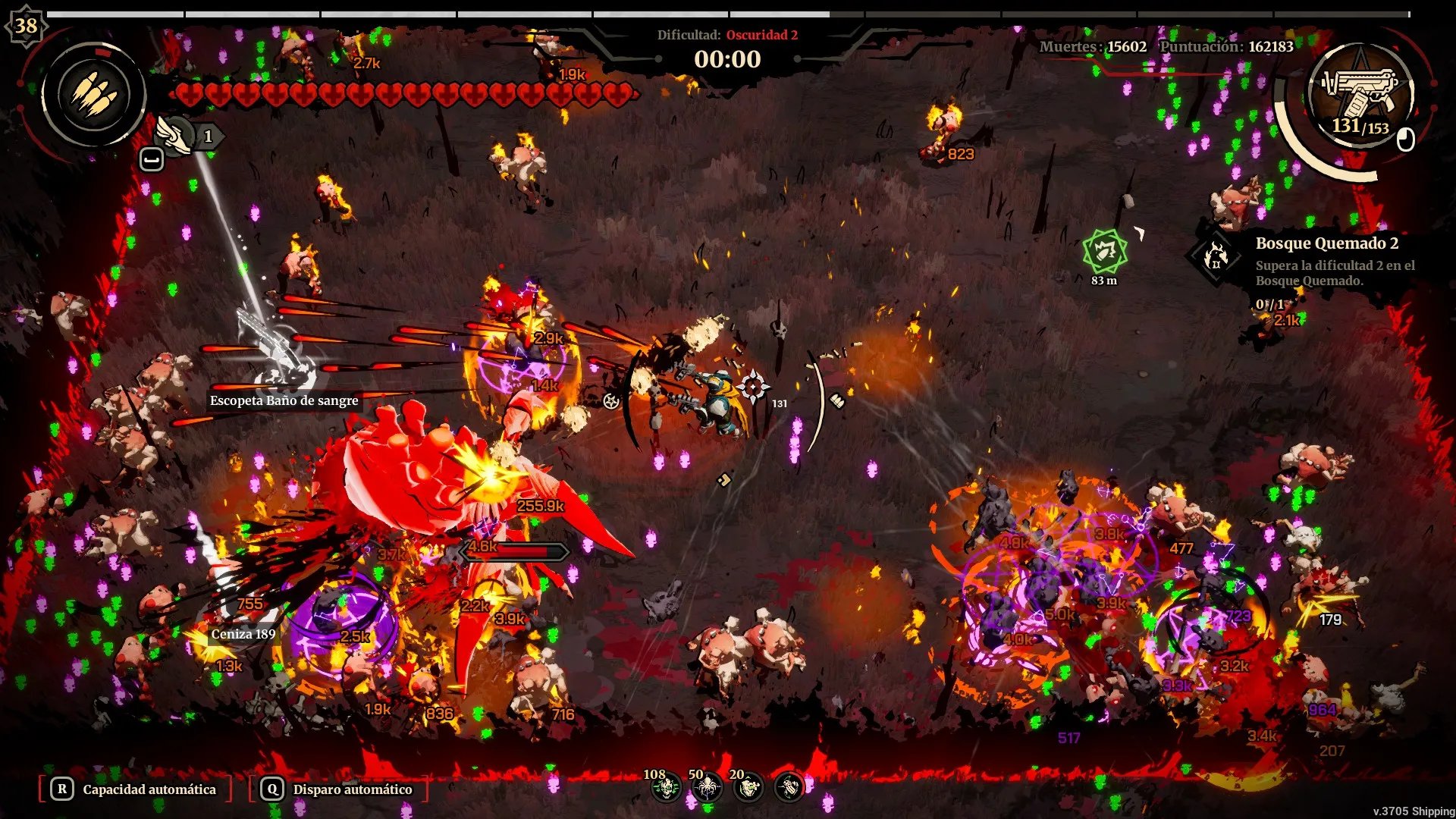Select the white spider perk icon
Screen dimensions: 1456x819
[x=707, y=789]
